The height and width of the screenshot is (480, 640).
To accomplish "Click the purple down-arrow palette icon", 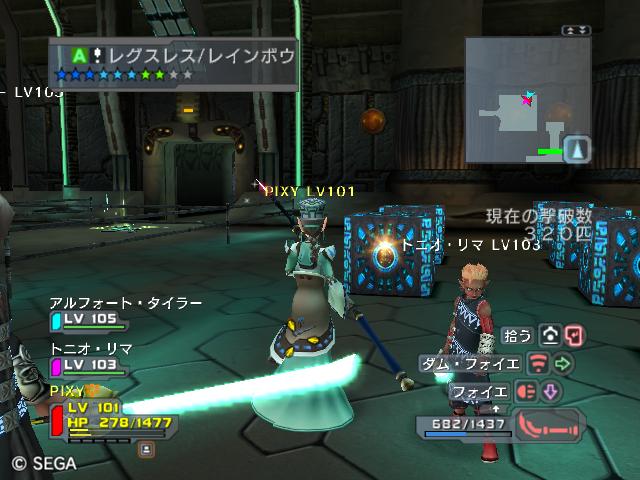I will click(549, 391).
